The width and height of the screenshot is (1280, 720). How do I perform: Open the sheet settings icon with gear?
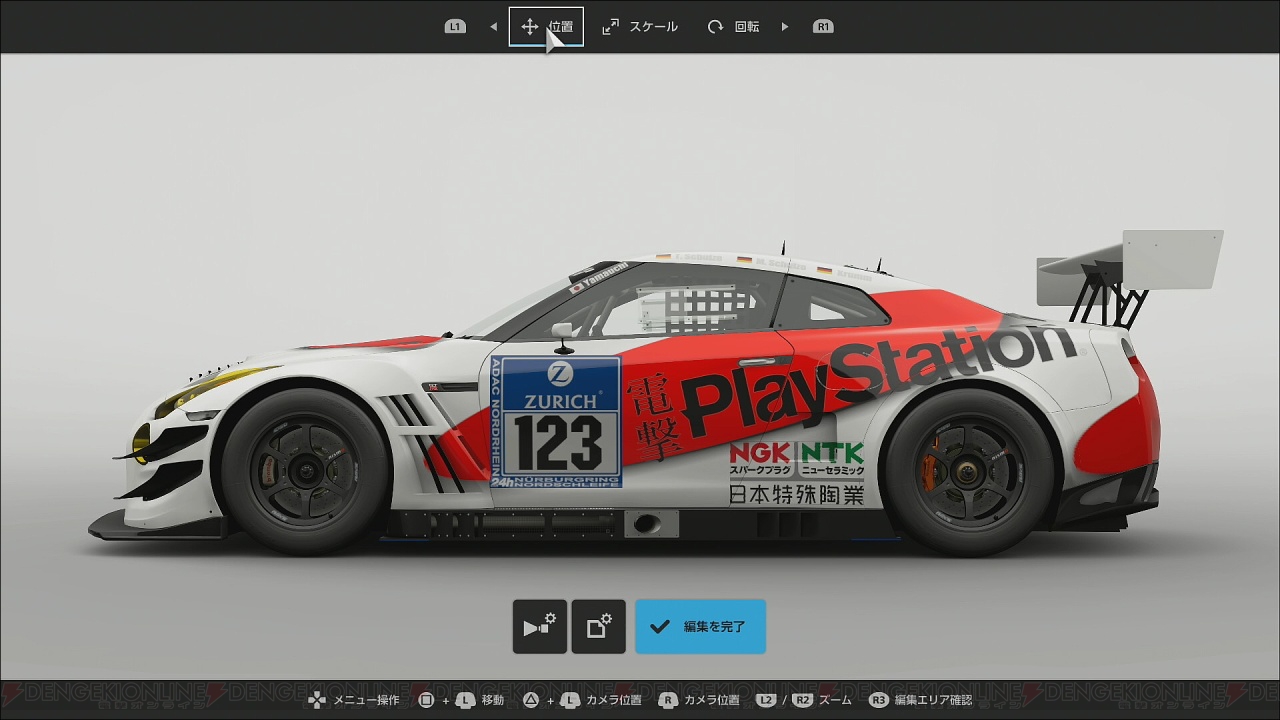click(598, 627)
